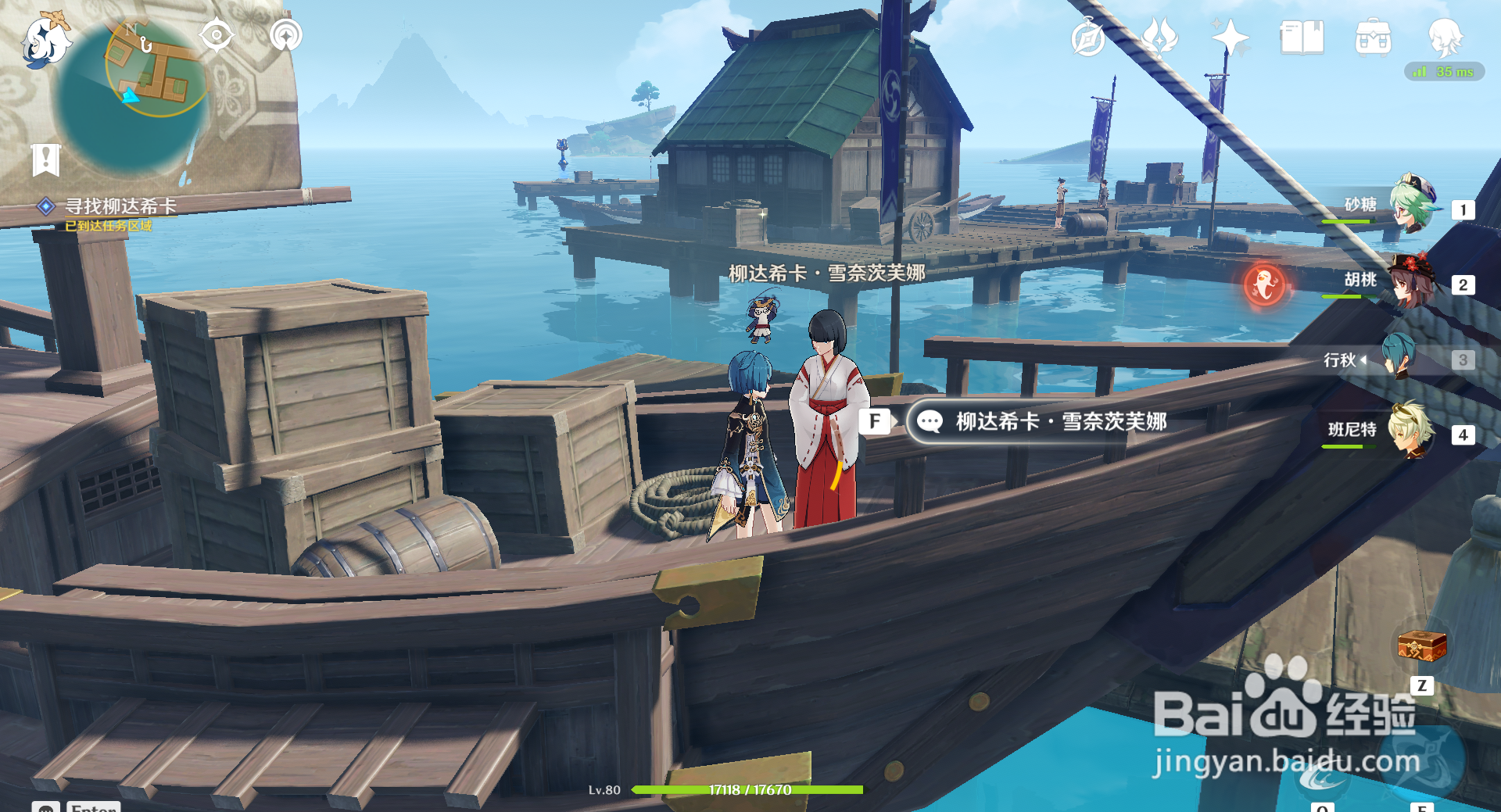The width and height of the screenshot is (1501, 812).
Task: Select active character 行秋 slot
Action: [x=1399, y=357]
